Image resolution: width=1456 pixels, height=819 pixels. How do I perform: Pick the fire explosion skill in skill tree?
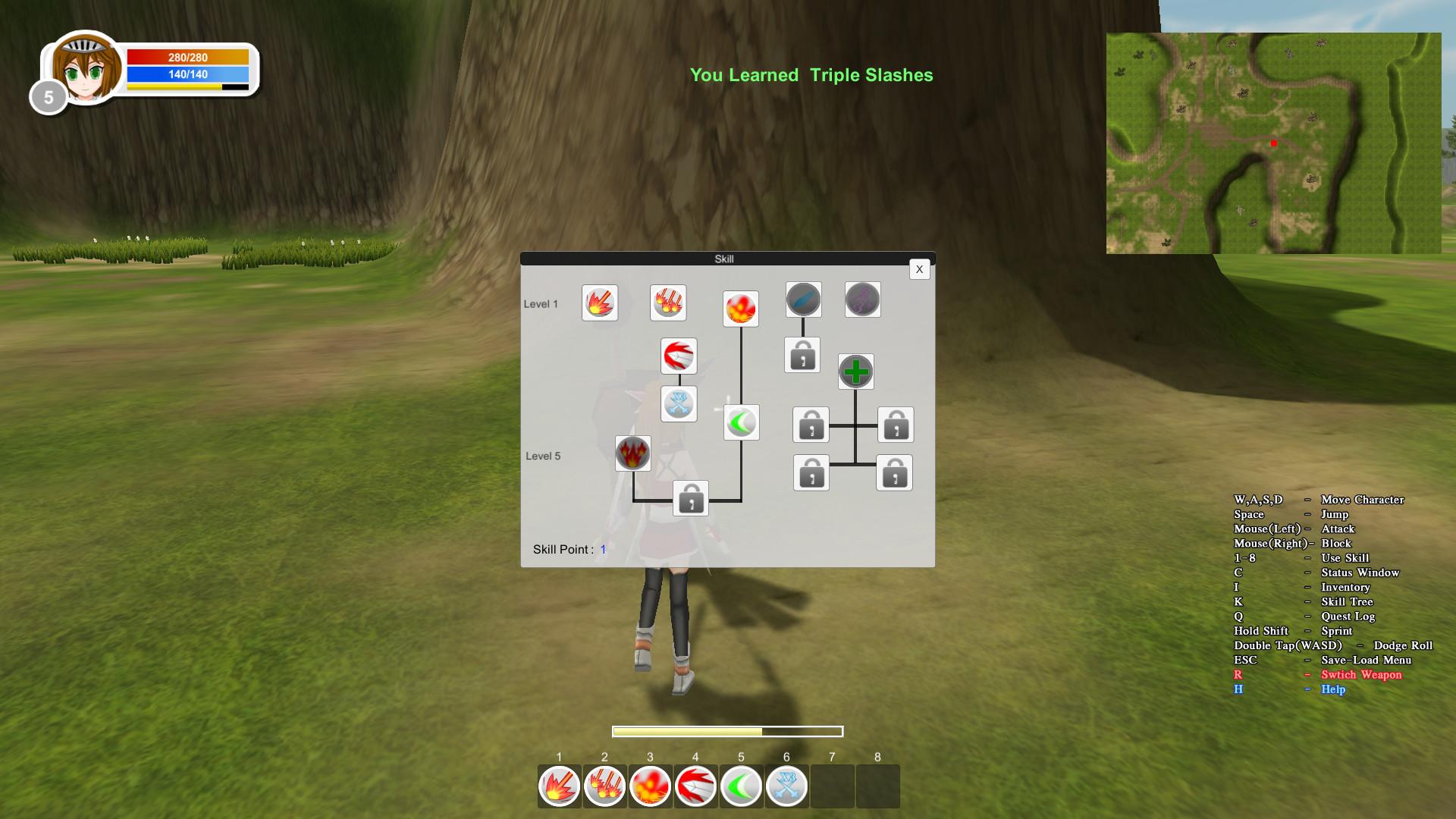(x=741, y=309)
